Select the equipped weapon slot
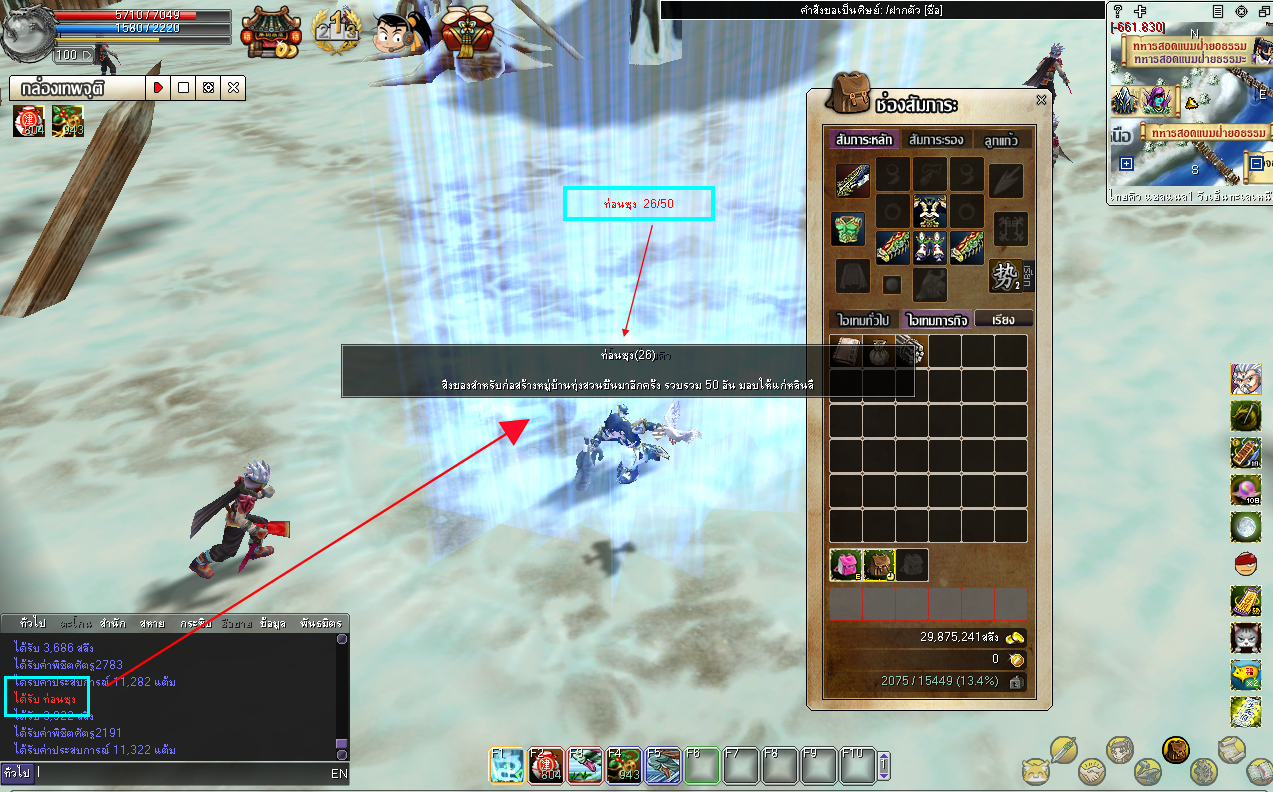The image size is (1273, 792). 853,180
